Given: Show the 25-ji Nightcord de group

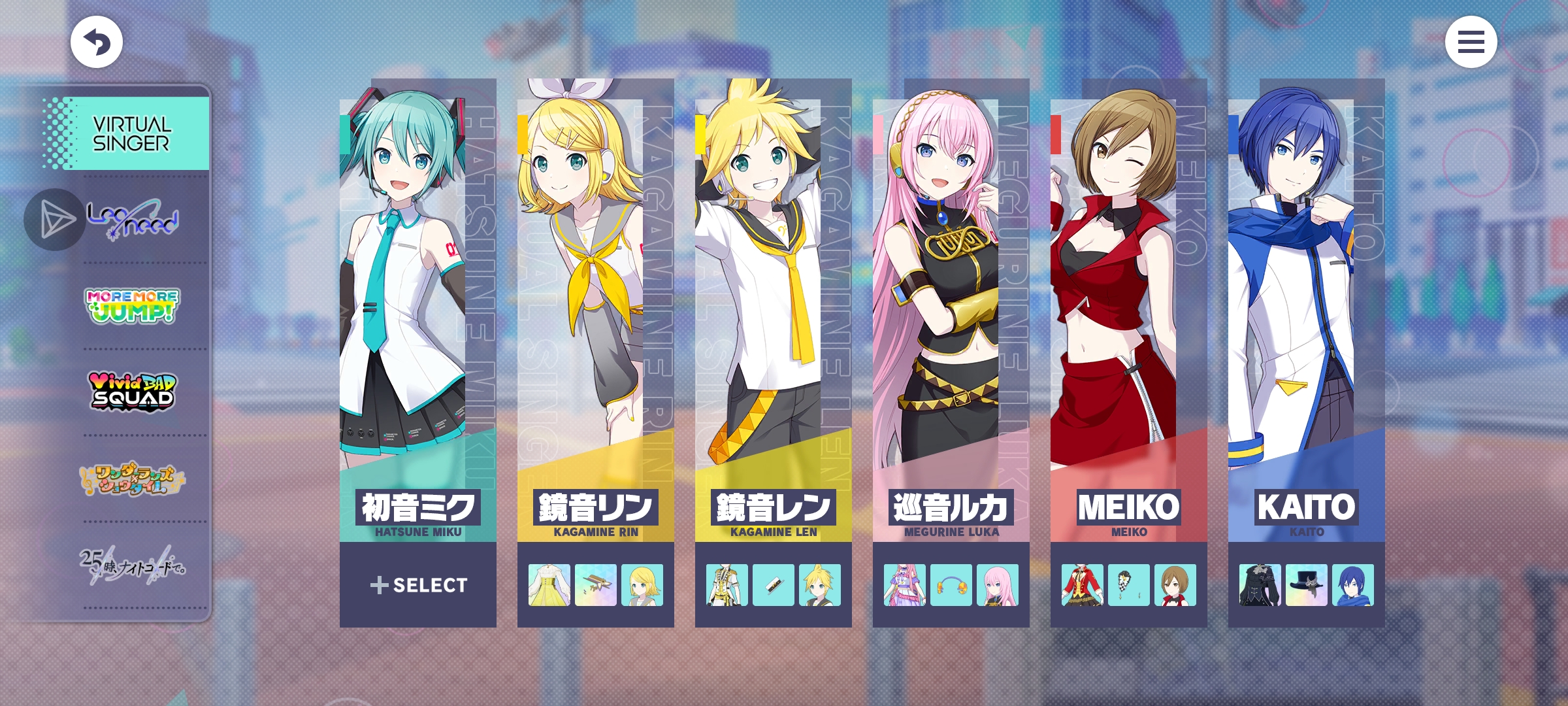Looking at the screenshot, I should tap(132, 565).
